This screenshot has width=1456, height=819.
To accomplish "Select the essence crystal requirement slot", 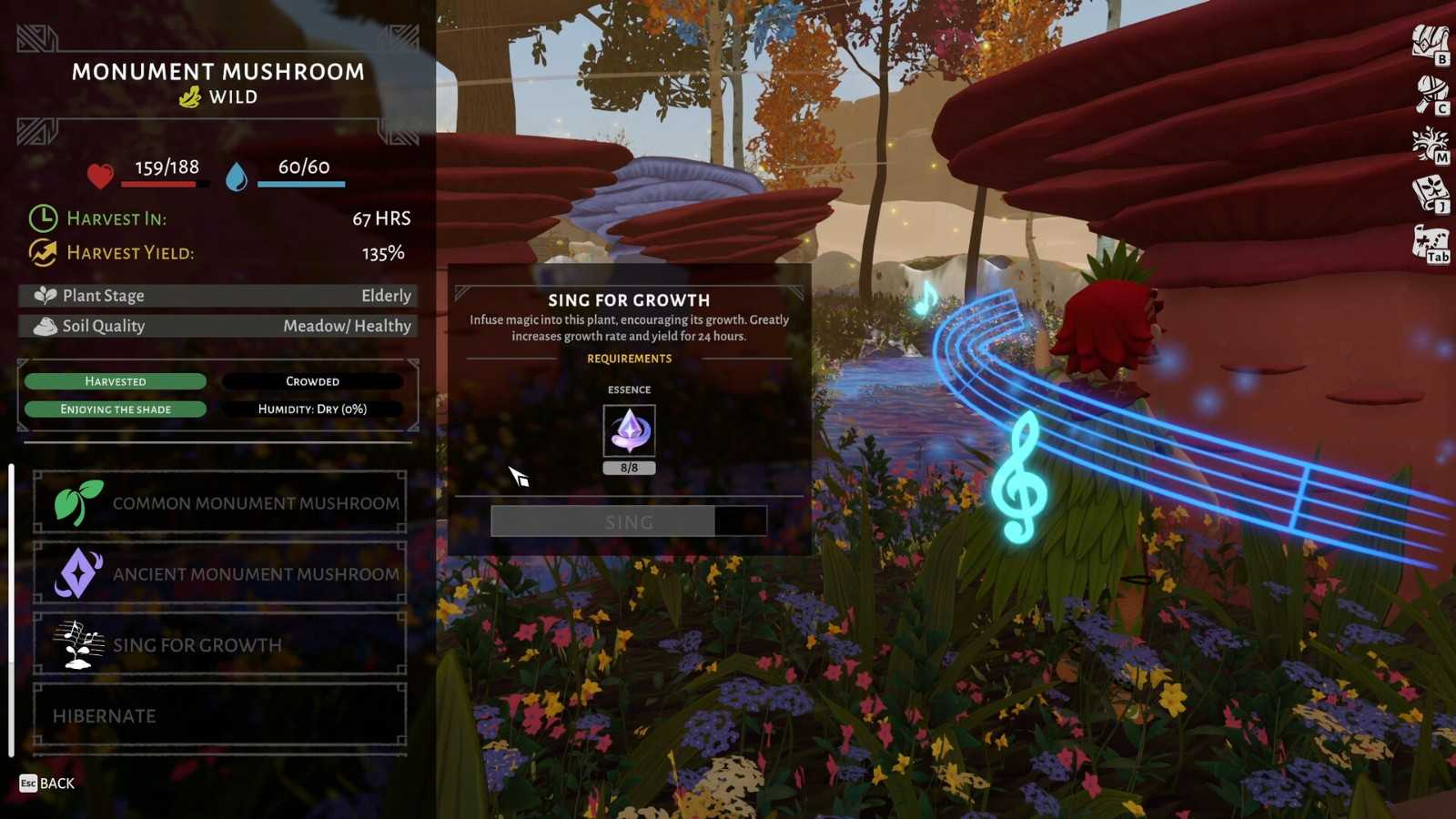I will click(x=629, y=430).
